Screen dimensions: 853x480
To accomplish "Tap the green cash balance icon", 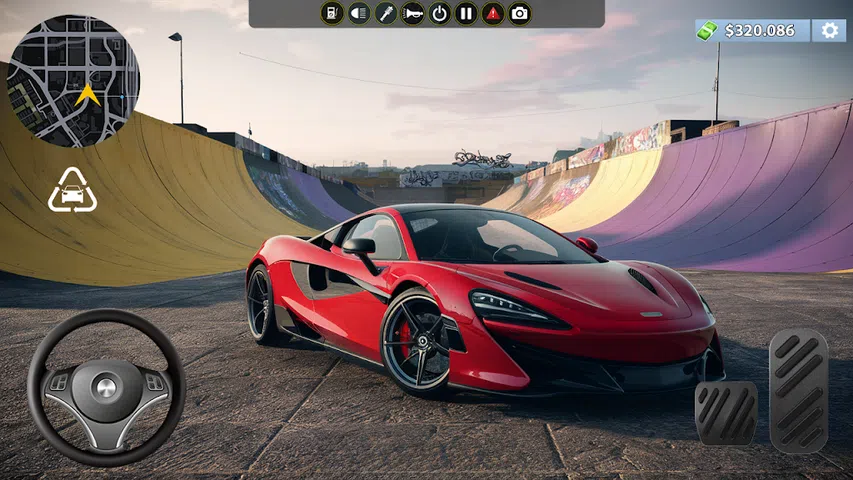I will (x=708, y=31).
